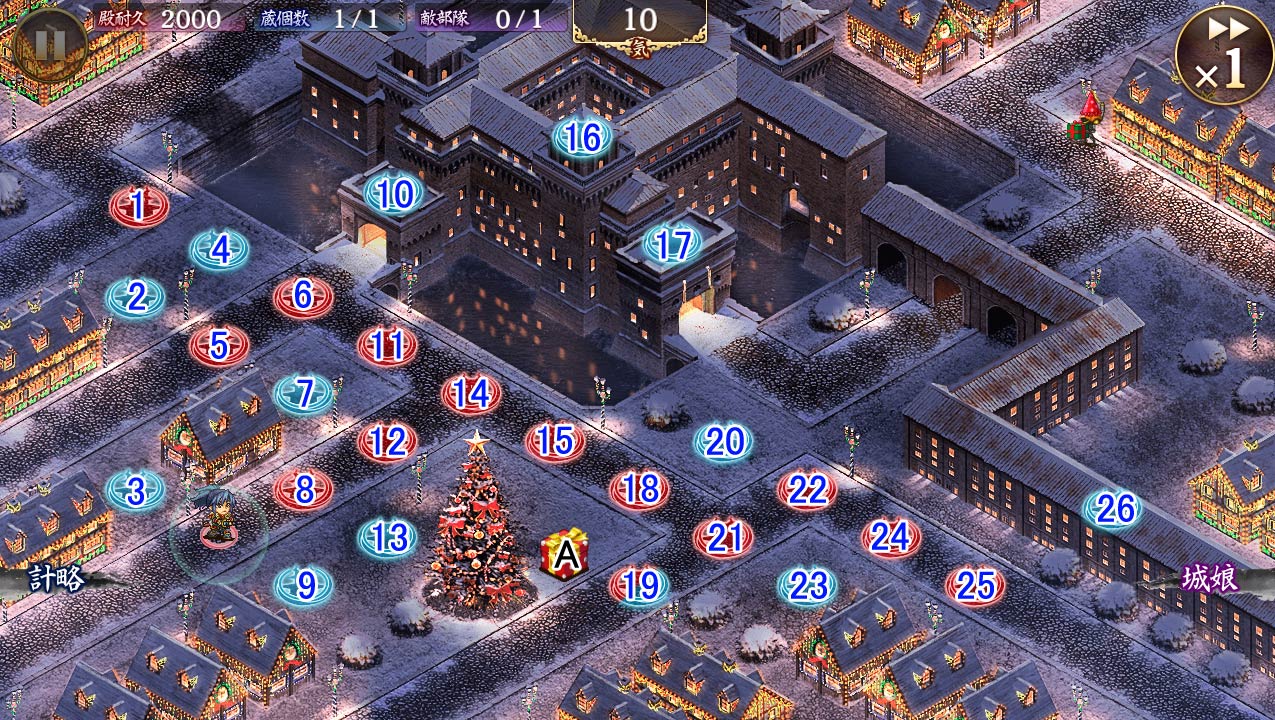This screenshot has width=1275, height=720.
Task: Select blue deployment tile 4
Action: [x=220, y=250]
